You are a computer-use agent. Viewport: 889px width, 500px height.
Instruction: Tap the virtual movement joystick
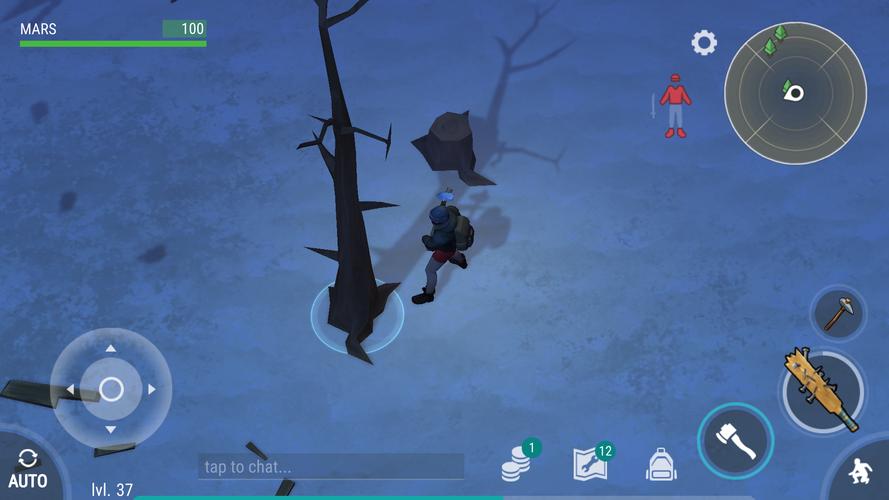(x=111, y=388)
